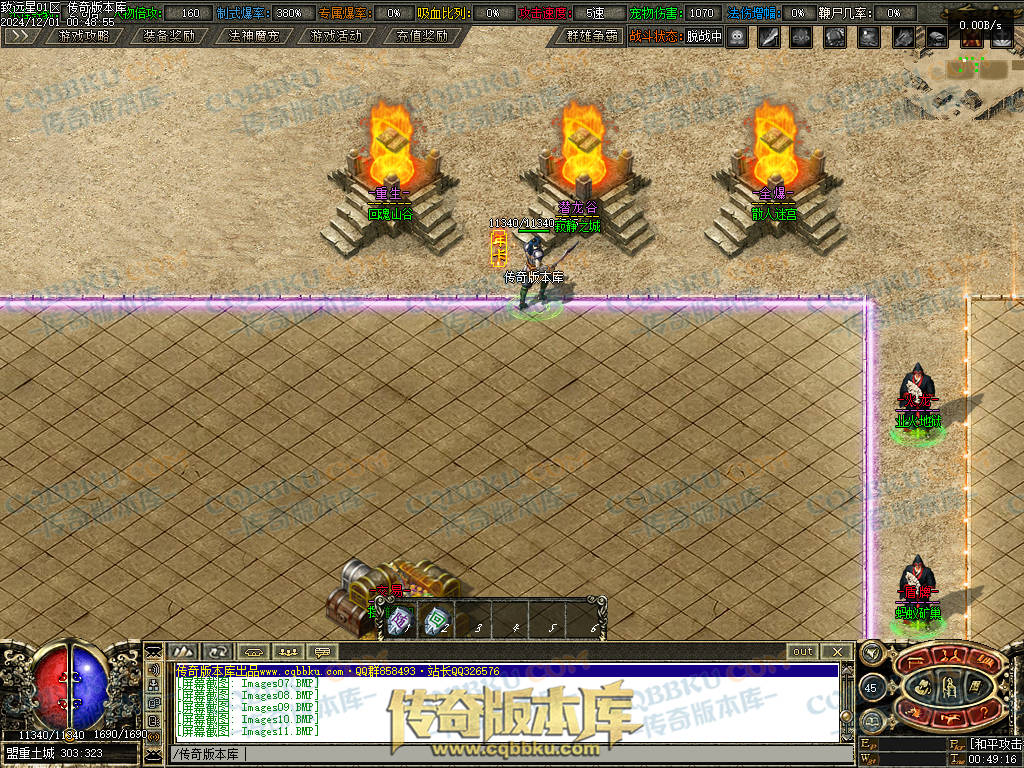The image size is (1024, 768).
Task: Open the book icon round button
Action: (x=872, y=720)
